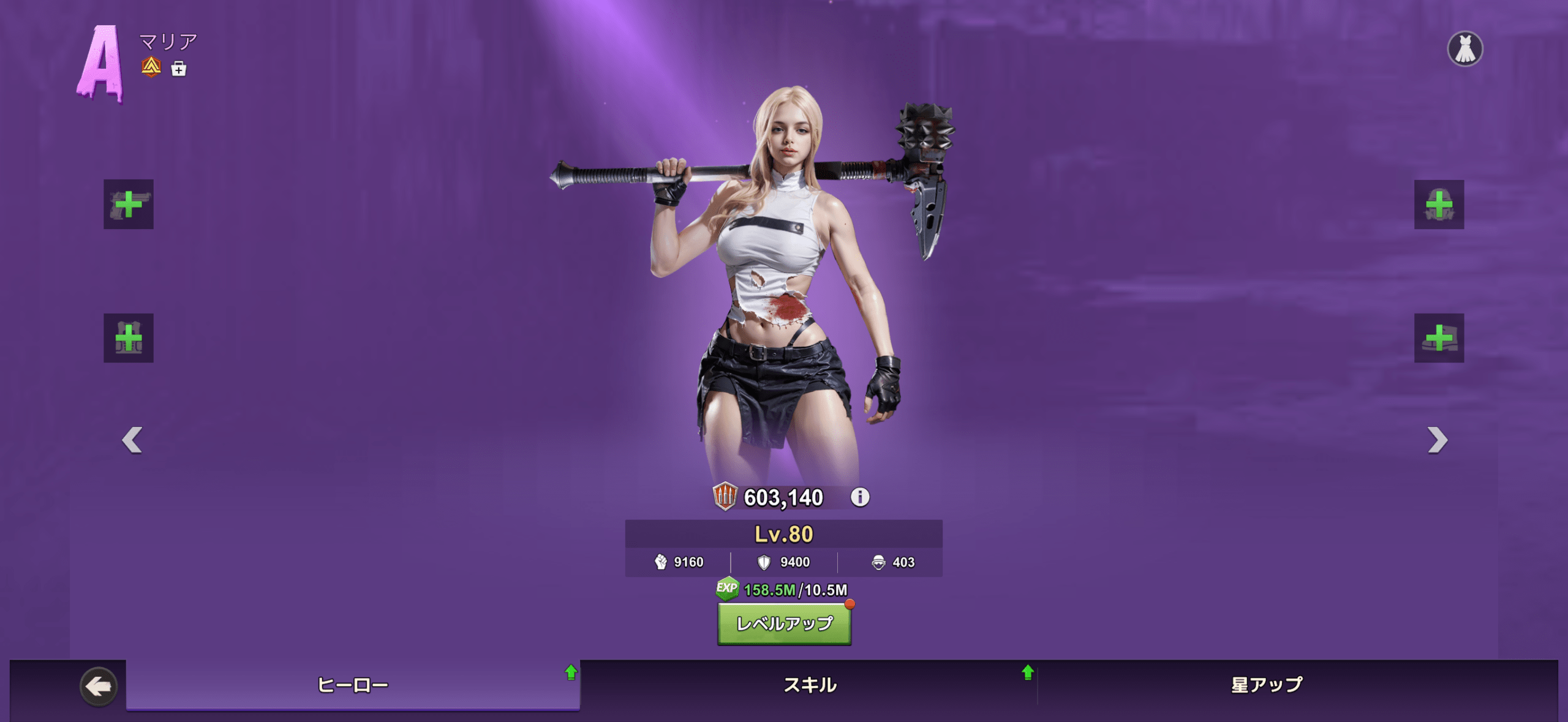Show the next hero with right chevron
Image resolution: width=1568 pixels, height=722 pixels.
[x=1437, y=440]
